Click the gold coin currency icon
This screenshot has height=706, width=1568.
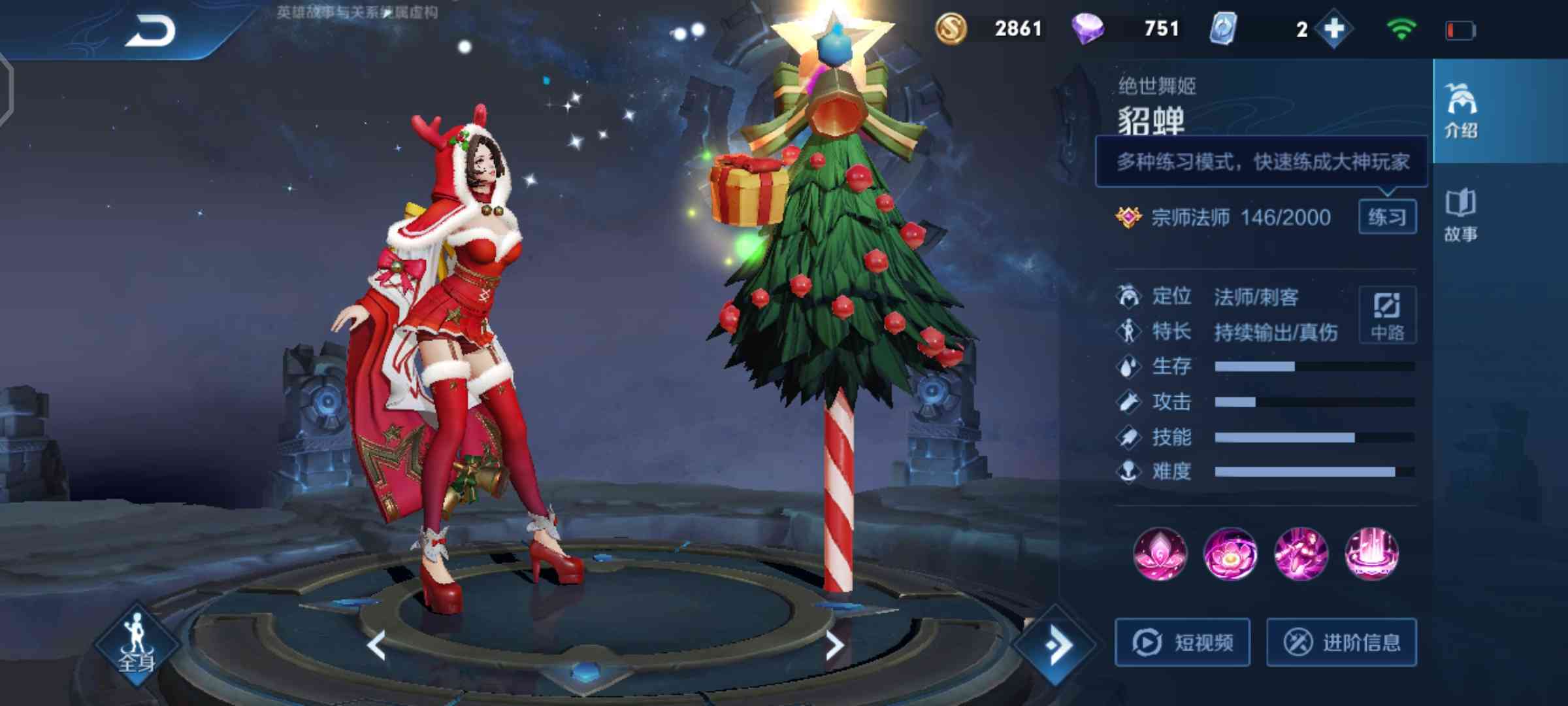pos(951,29)
